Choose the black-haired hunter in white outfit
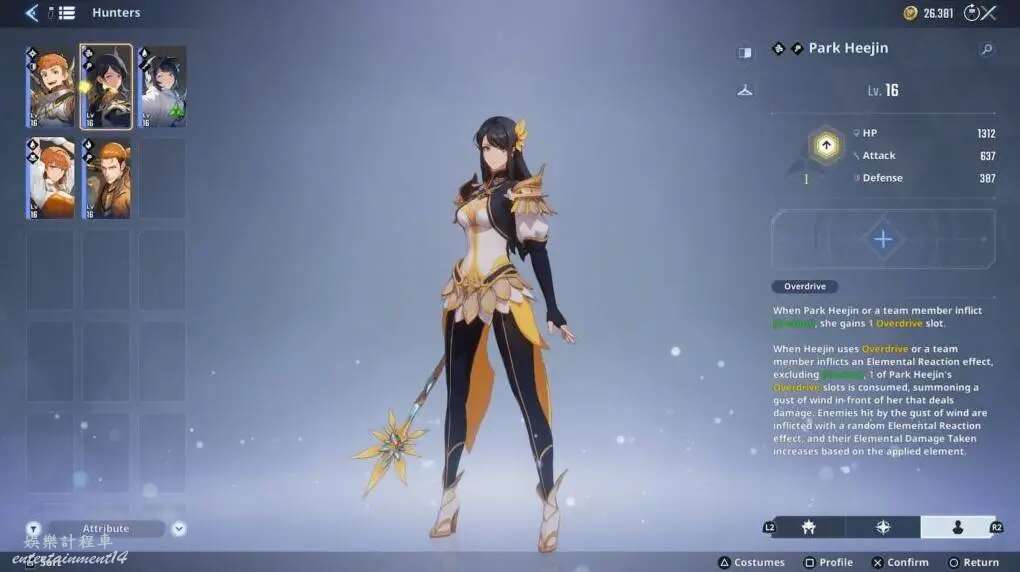 click(162, 87)
